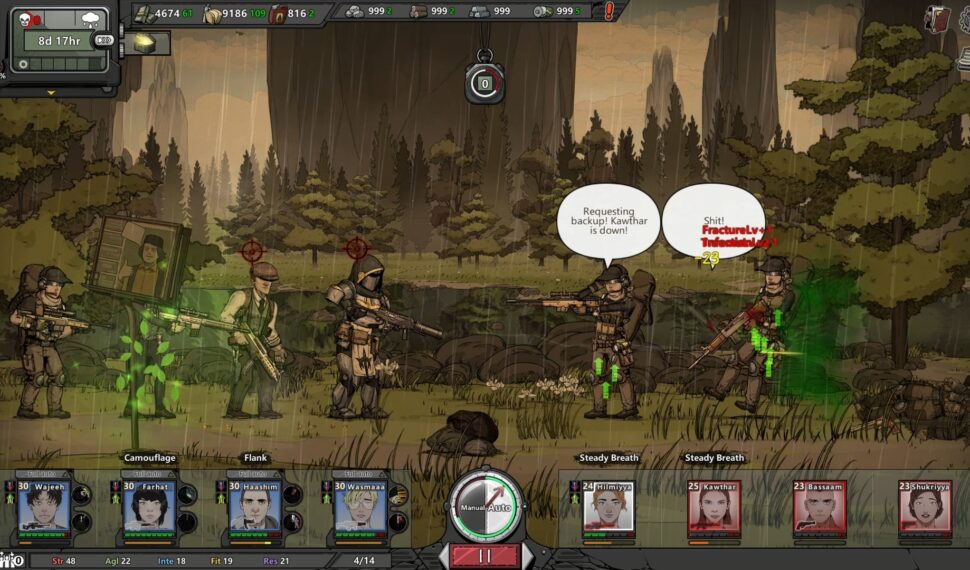Viewport: 970px width, 570px height.
Task: Select Wajeeh's squad portrait
Action: [x=44, y=508]
